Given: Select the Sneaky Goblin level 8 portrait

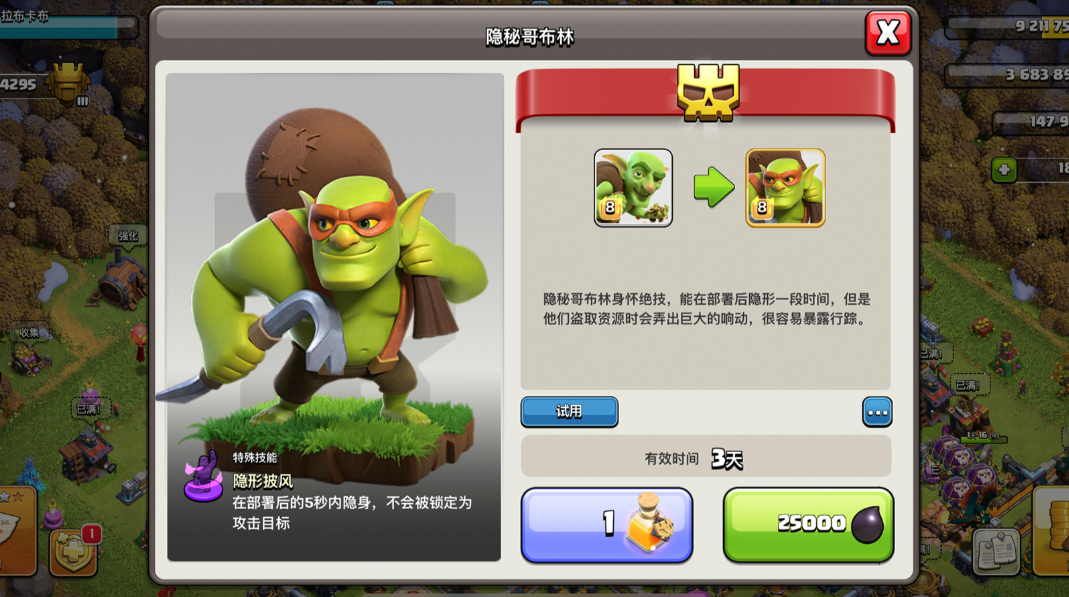Looking at the screenshot, I should 785,188.
